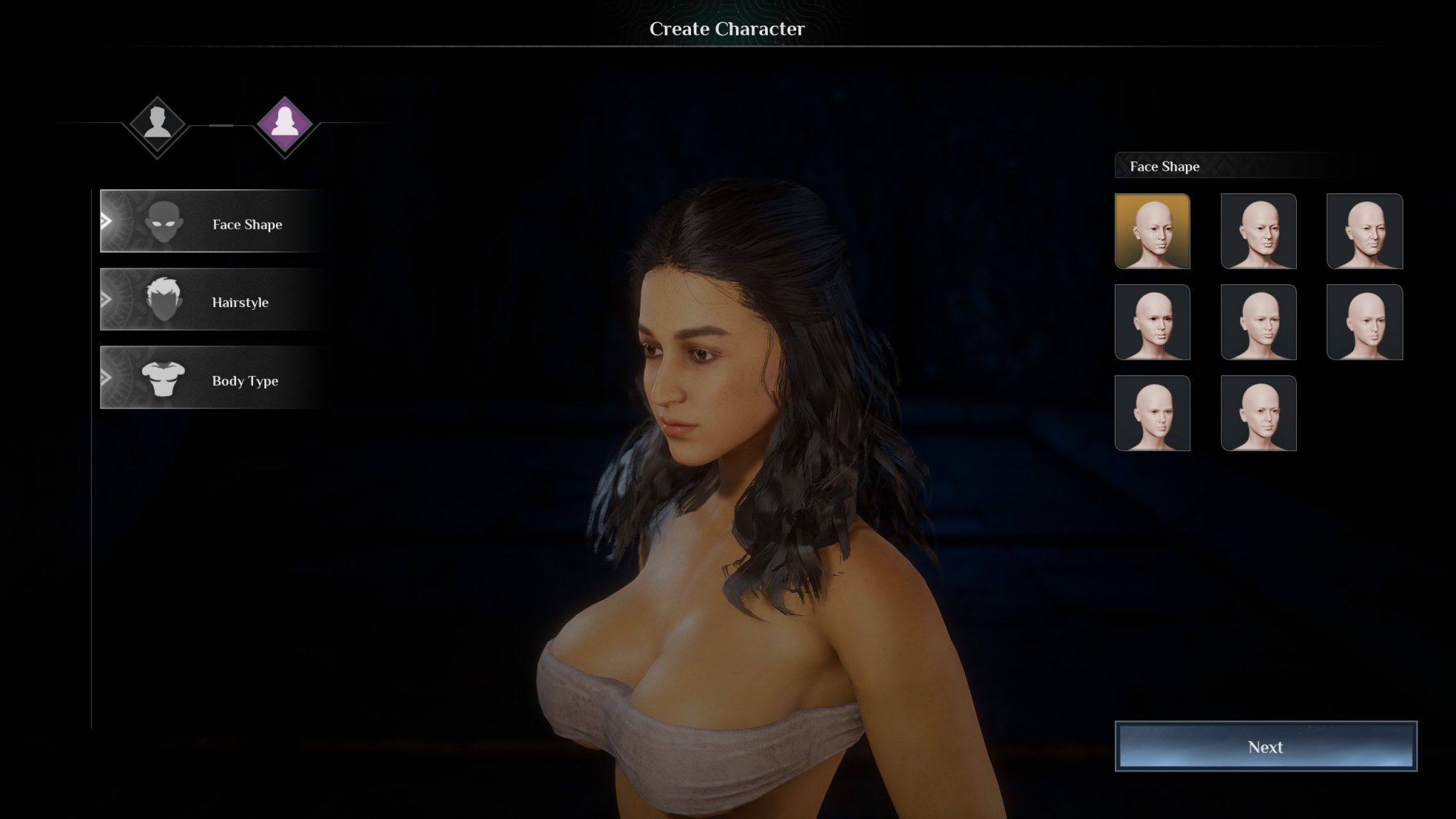Viewport: 1456px width, 819px height.
Task: Open the Body Type category
Action: [213, 378]
